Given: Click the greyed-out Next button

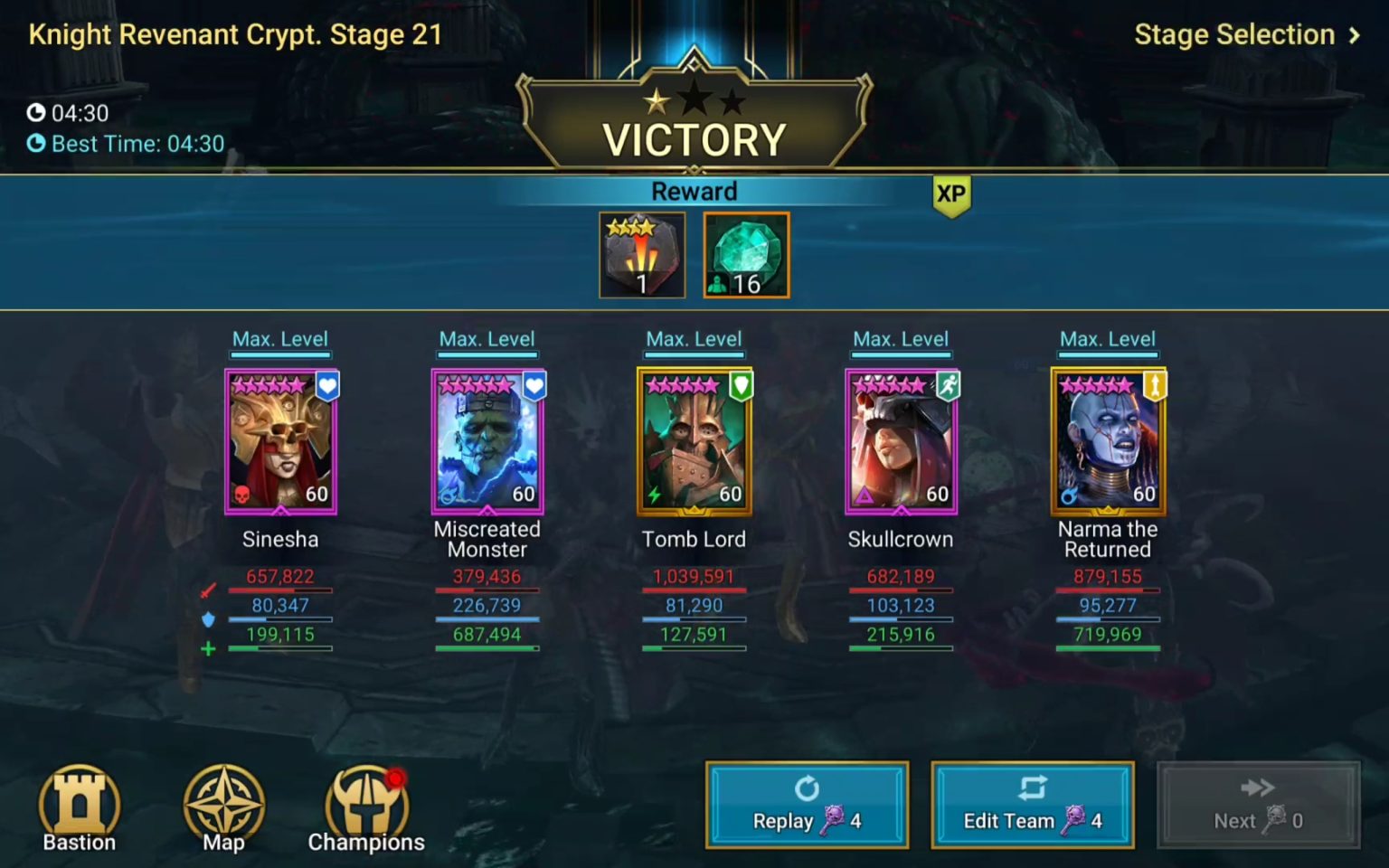Looking at the screenshot, I should 1258,805.
